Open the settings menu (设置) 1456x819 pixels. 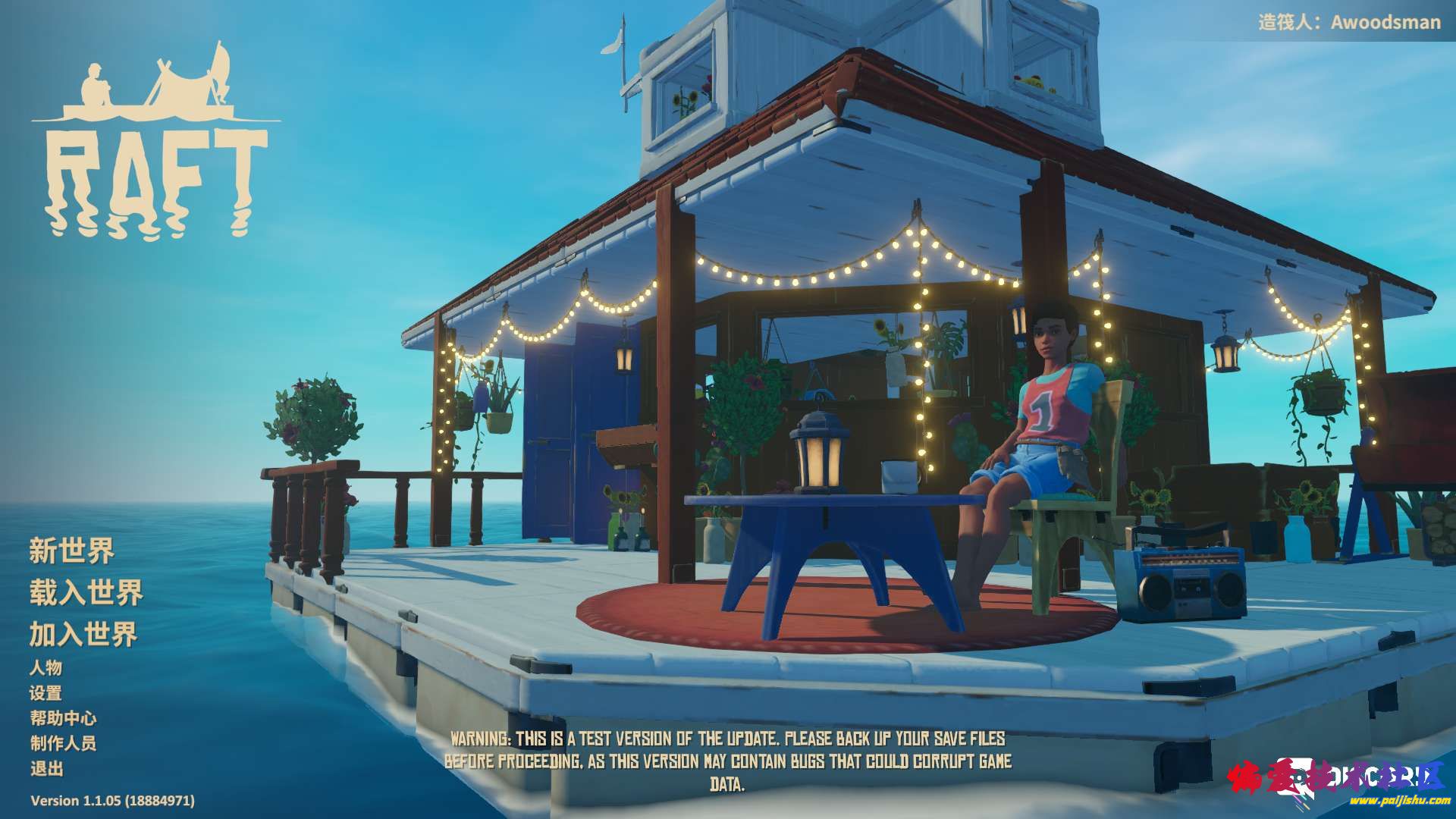(46, 693)
